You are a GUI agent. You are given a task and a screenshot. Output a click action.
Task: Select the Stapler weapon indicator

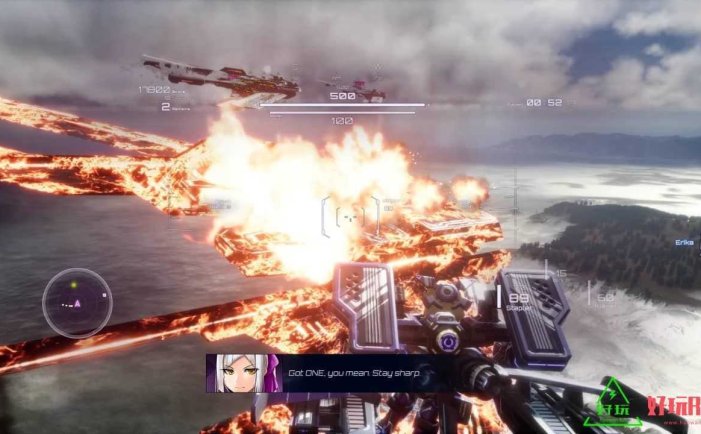pyautogui.click(x=518, y=299)
